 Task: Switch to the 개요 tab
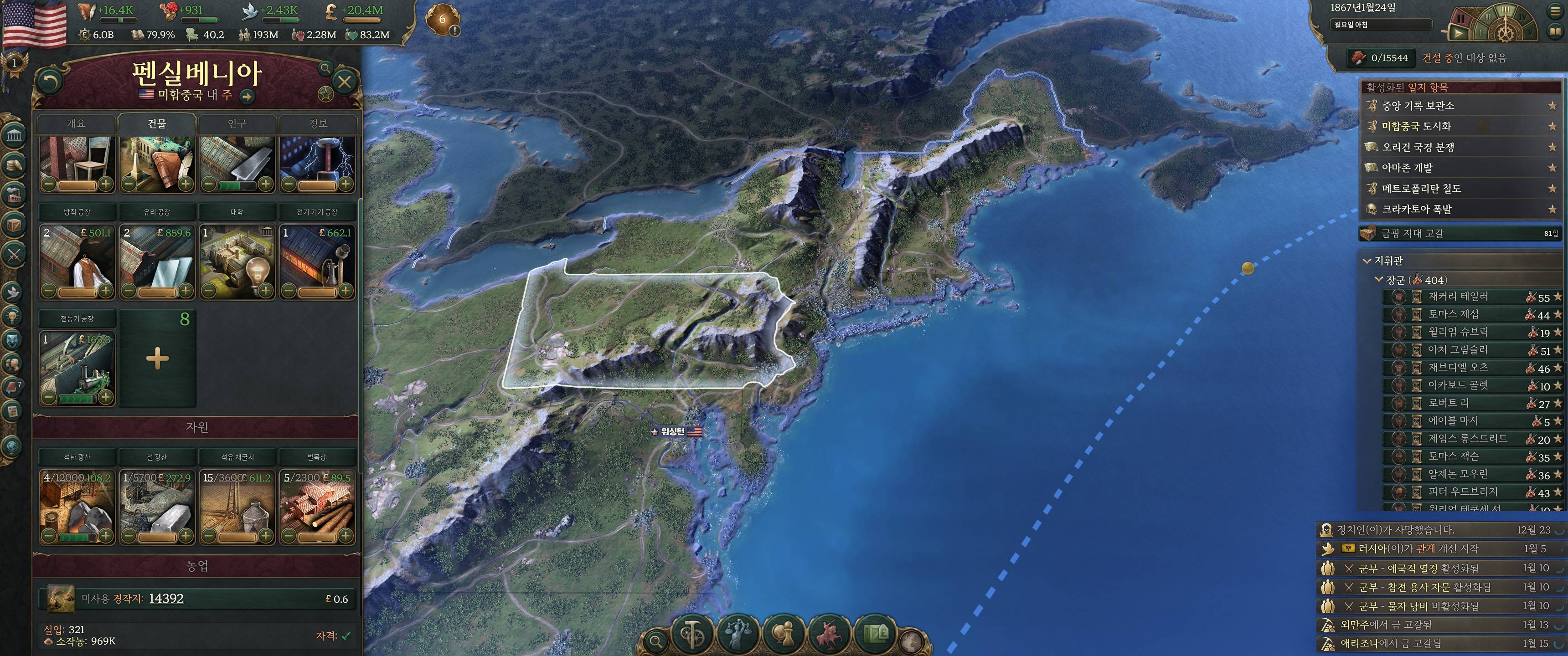click(76, 123)
